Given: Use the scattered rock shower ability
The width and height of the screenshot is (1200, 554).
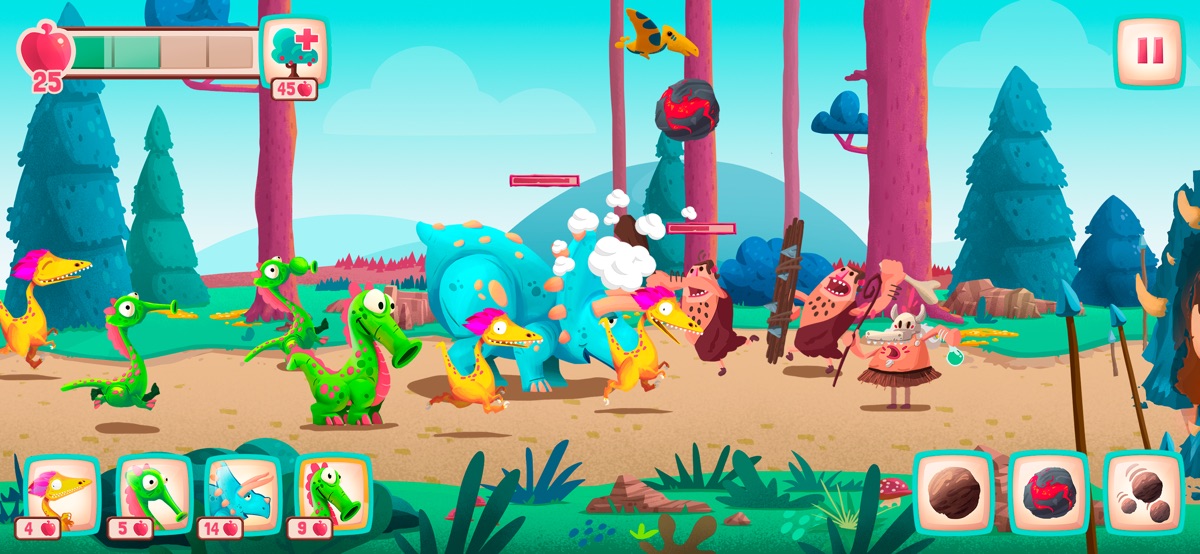Looking at the screenshot, I should tap(1143, 490).
